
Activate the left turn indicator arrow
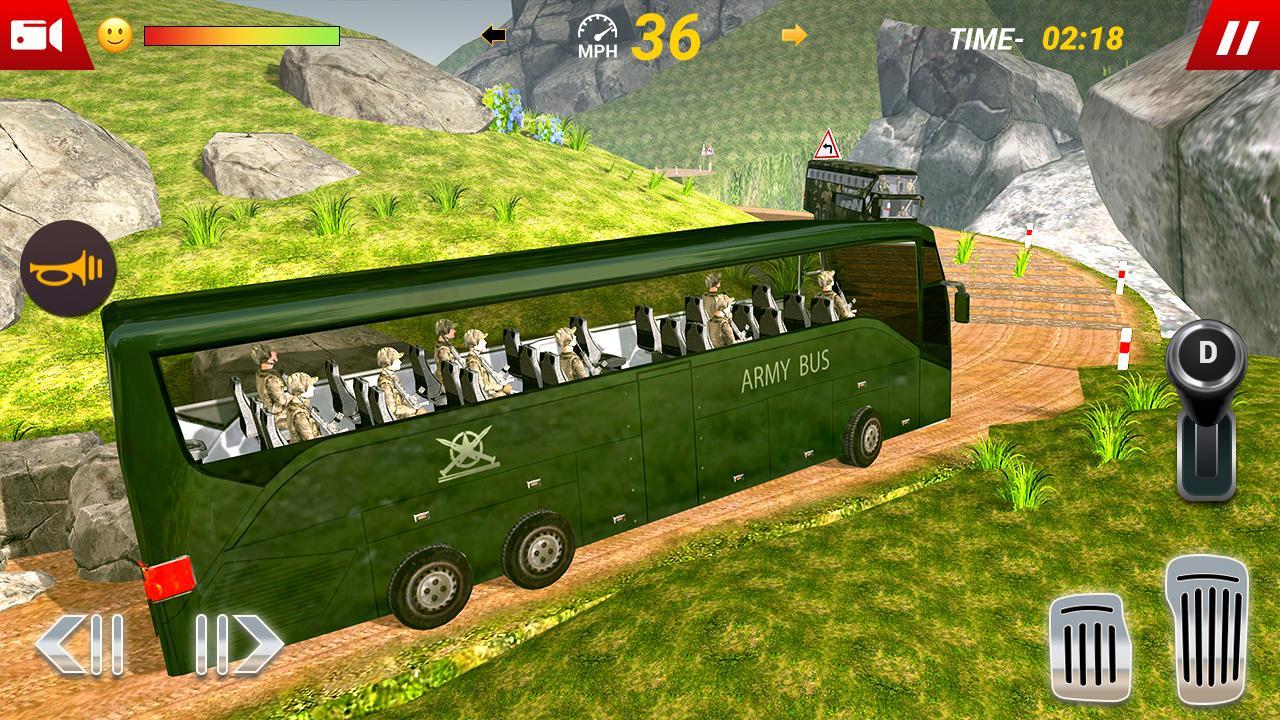[493, 36]
